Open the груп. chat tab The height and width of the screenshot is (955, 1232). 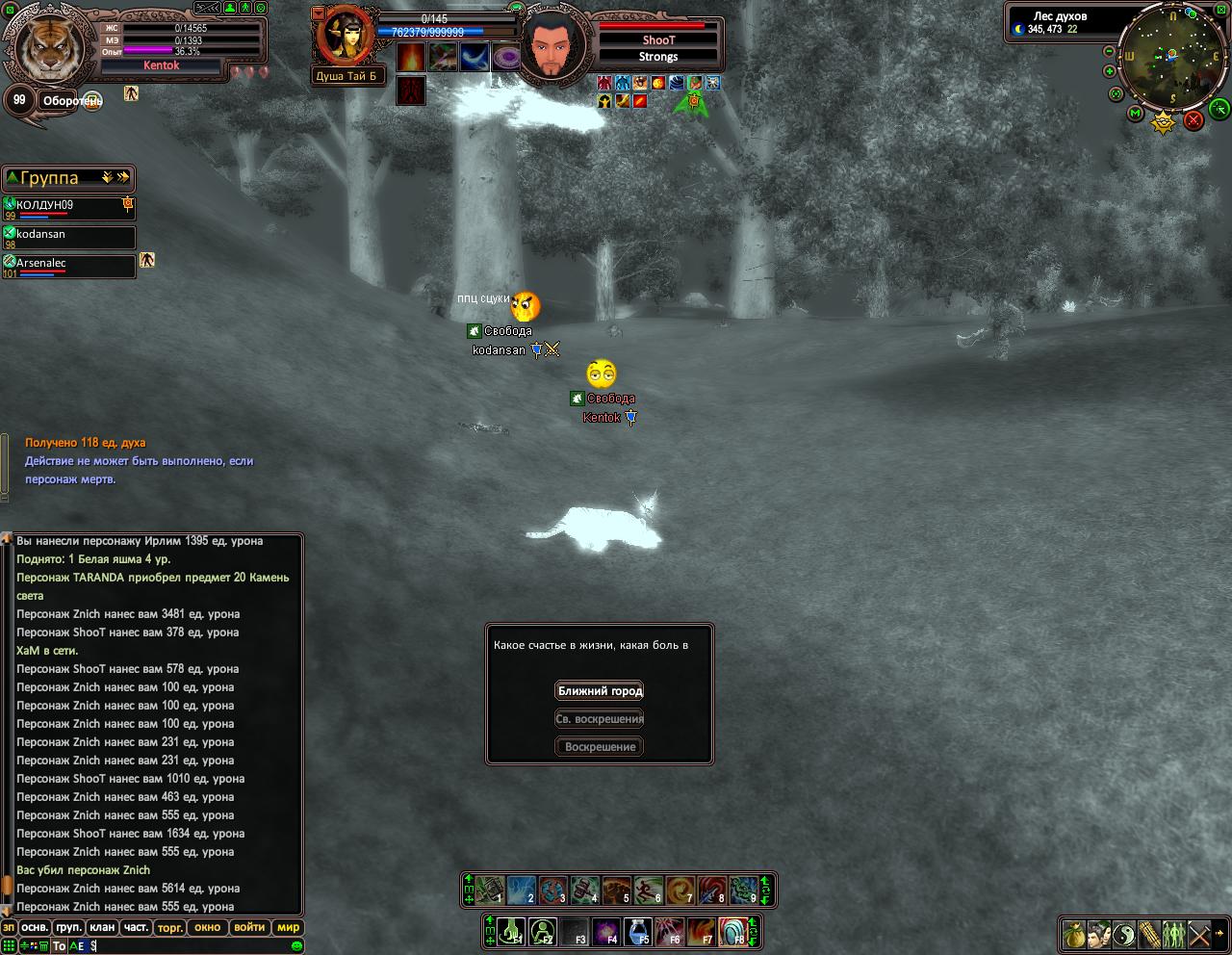[x=68, y=928]
